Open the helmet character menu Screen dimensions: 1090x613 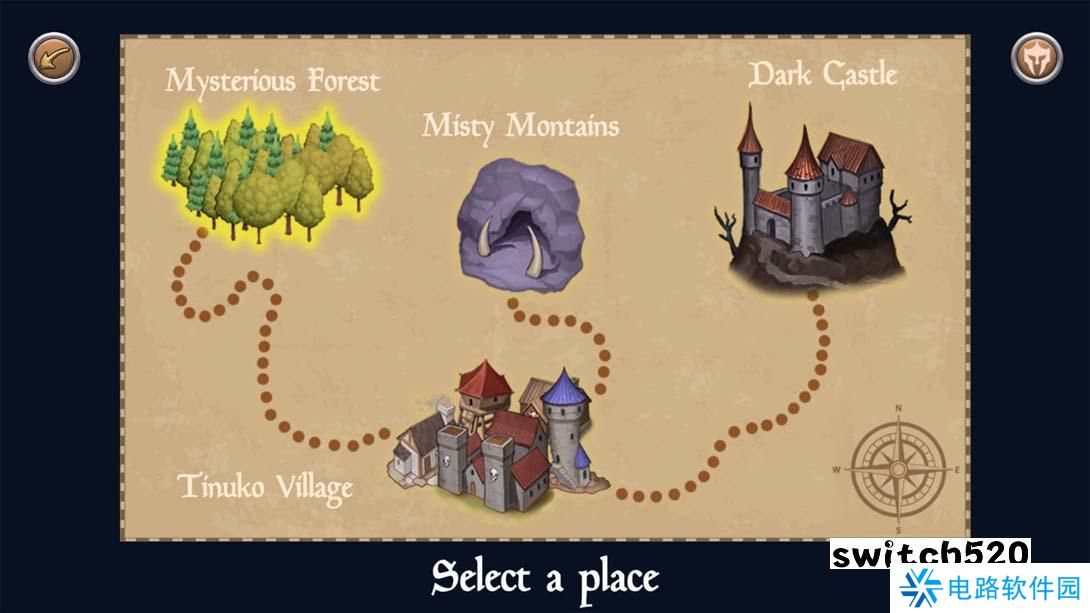click(x=1036, y=58)
